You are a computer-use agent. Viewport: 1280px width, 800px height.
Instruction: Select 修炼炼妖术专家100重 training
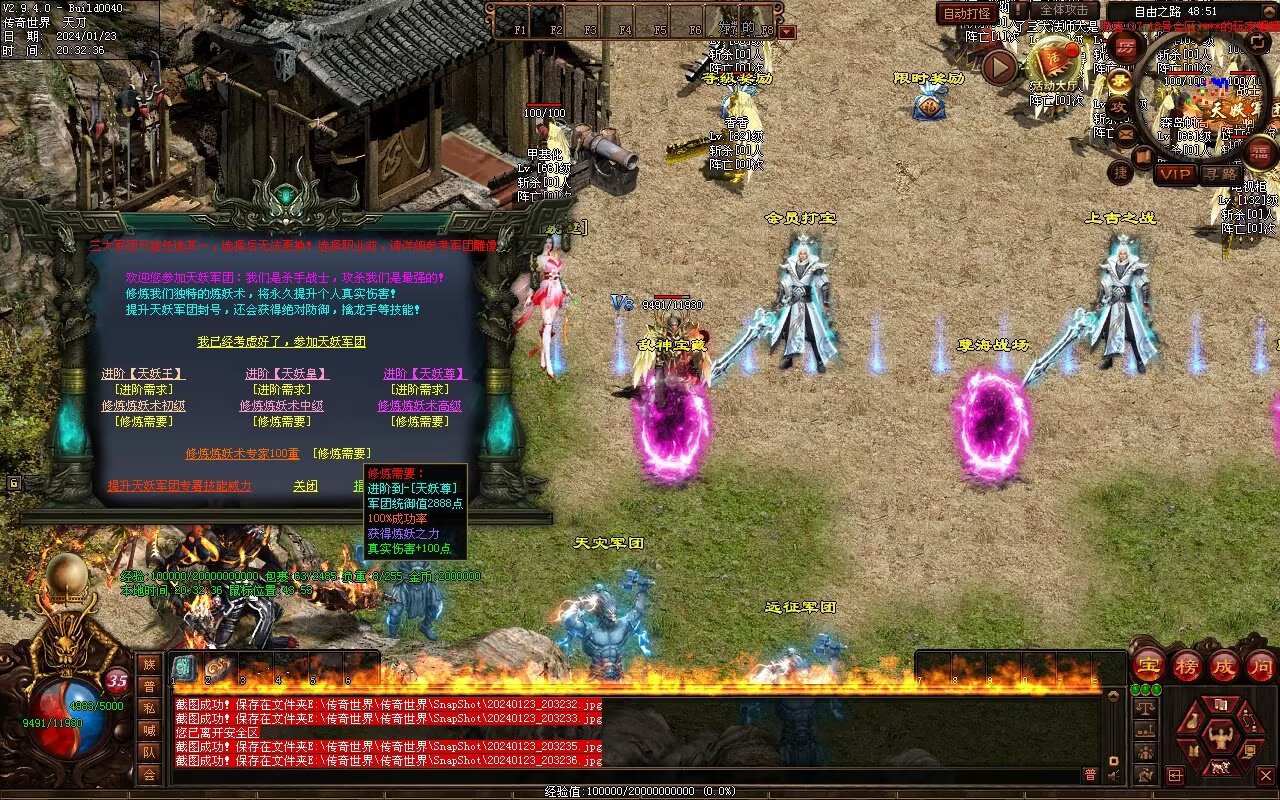[x=242, y=454]
